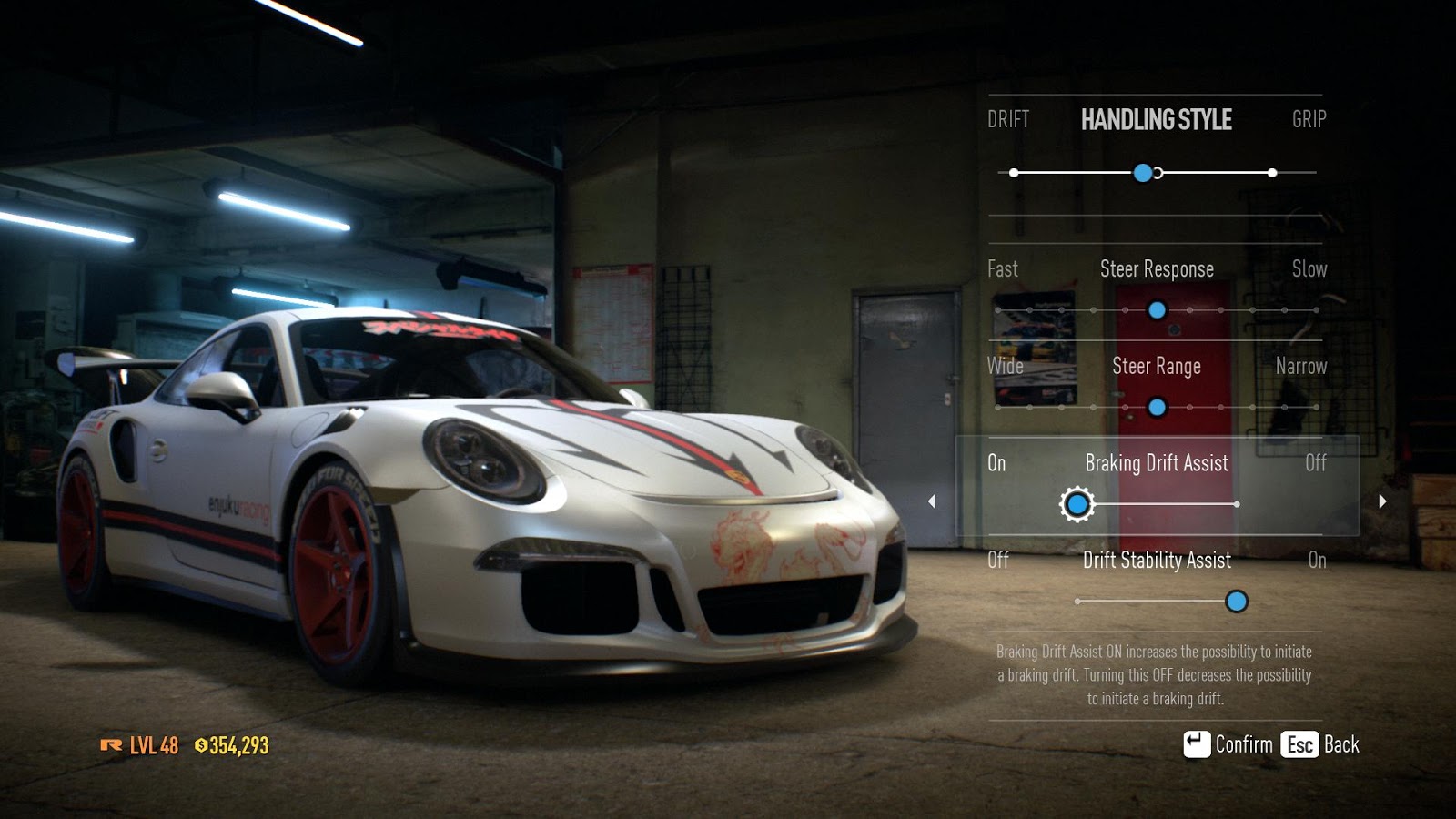Click Confirm to apply handling settings
This screenshot has height=819, width=1456.
coord(1245,743)
